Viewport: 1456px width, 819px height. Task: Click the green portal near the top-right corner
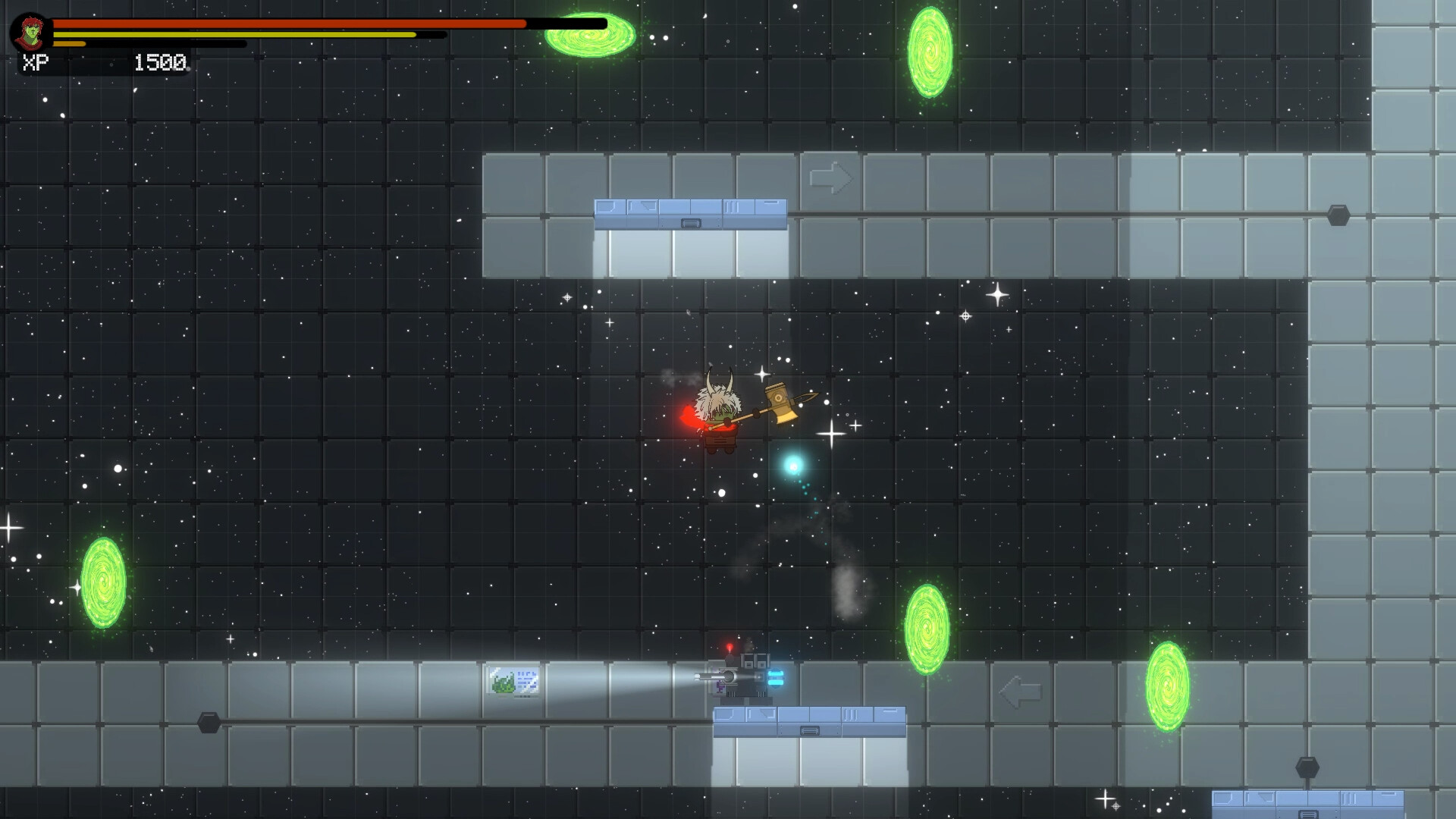(930, 53)
